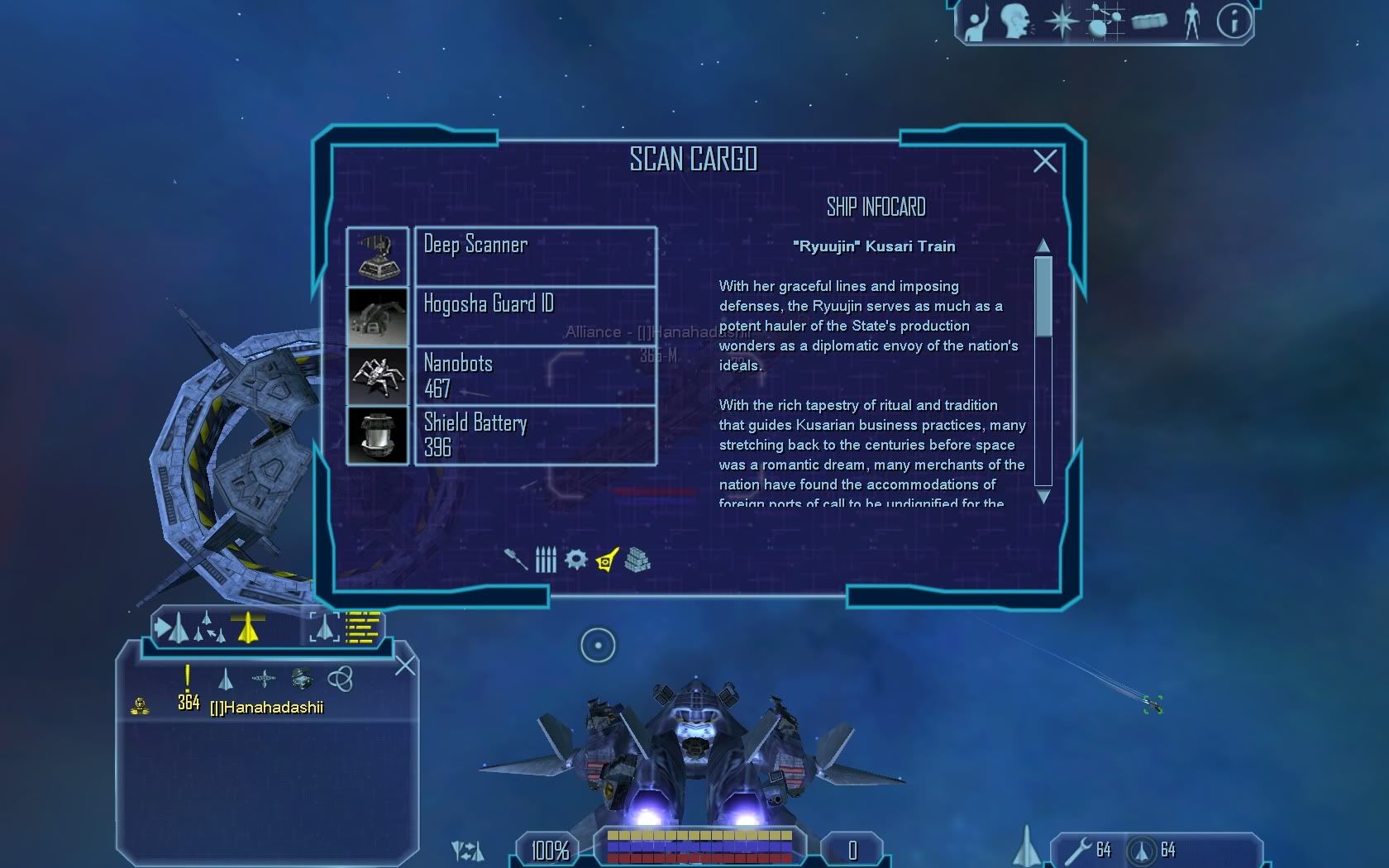Close the contact list panel
The width and height of the screenshot is (1389, 868).
pos(405,665)
